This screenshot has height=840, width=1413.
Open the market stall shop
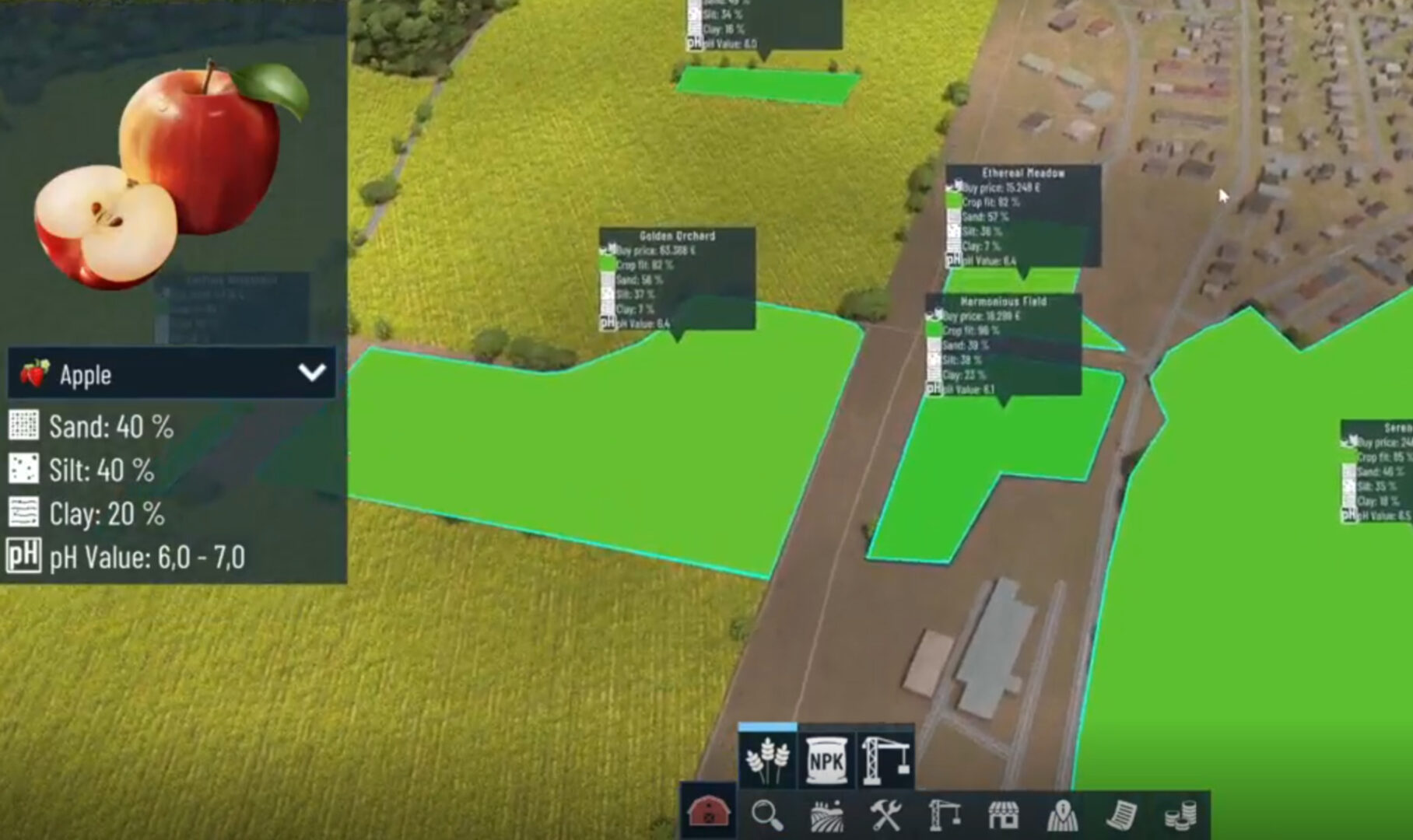coord(1004,815)
